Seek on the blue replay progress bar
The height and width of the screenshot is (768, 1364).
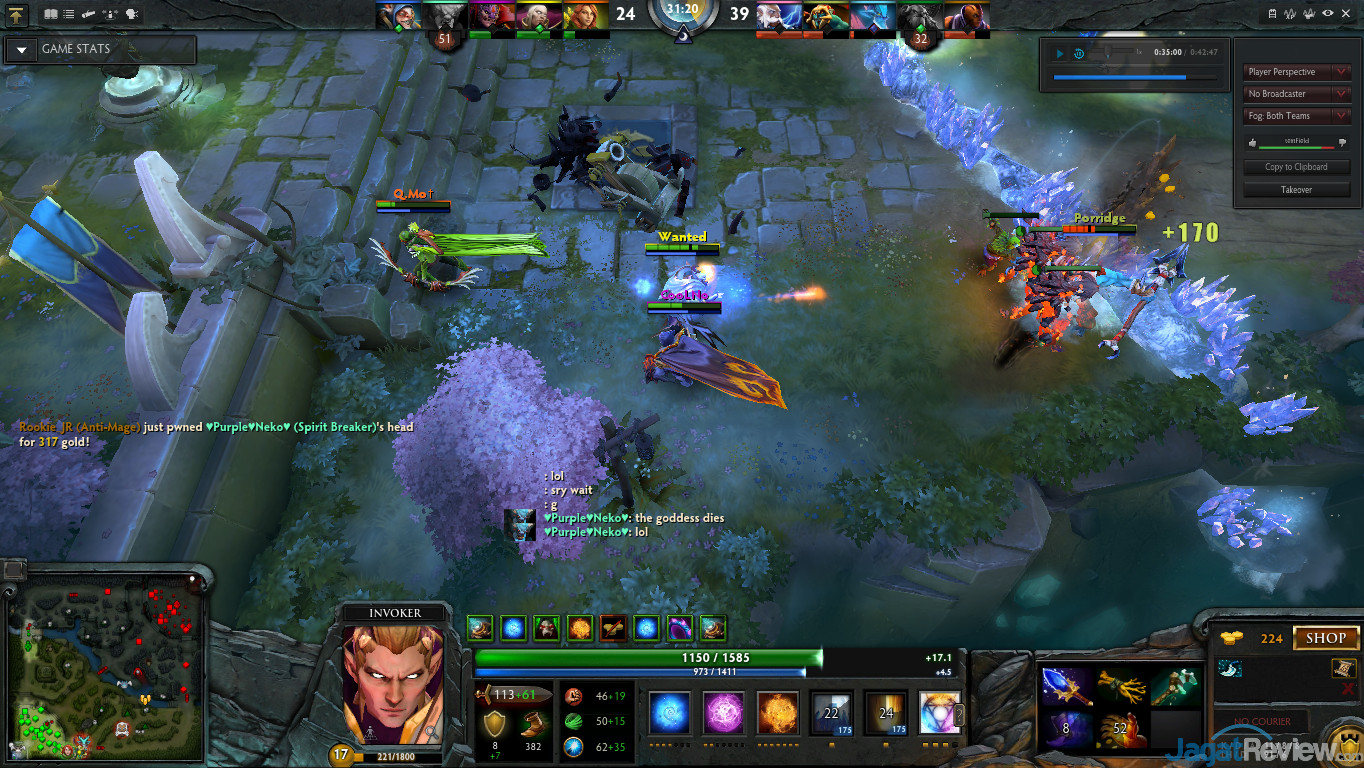[x=1120, y=77]
